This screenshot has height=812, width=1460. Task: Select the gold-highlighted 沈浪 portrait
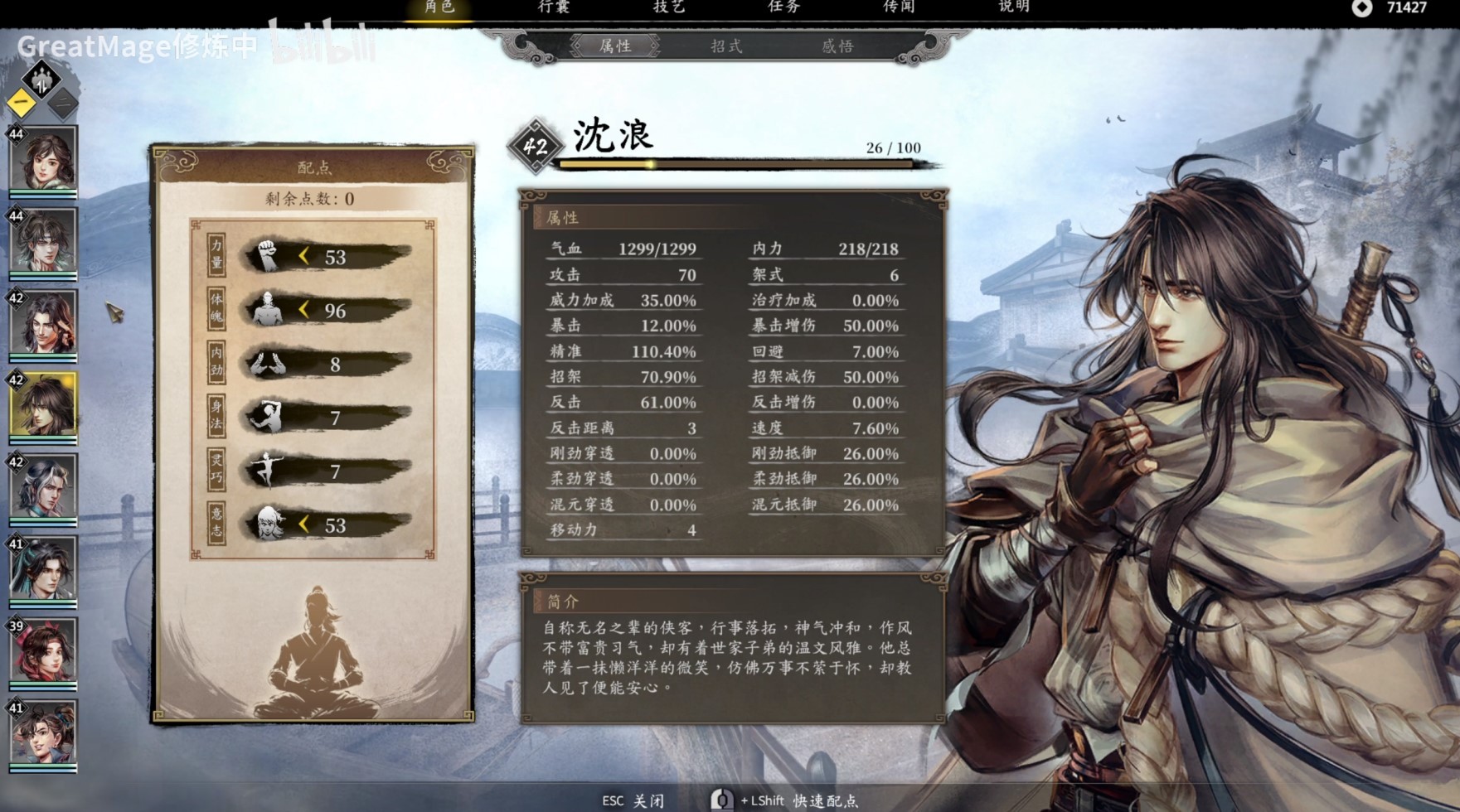tap(43, 405)
